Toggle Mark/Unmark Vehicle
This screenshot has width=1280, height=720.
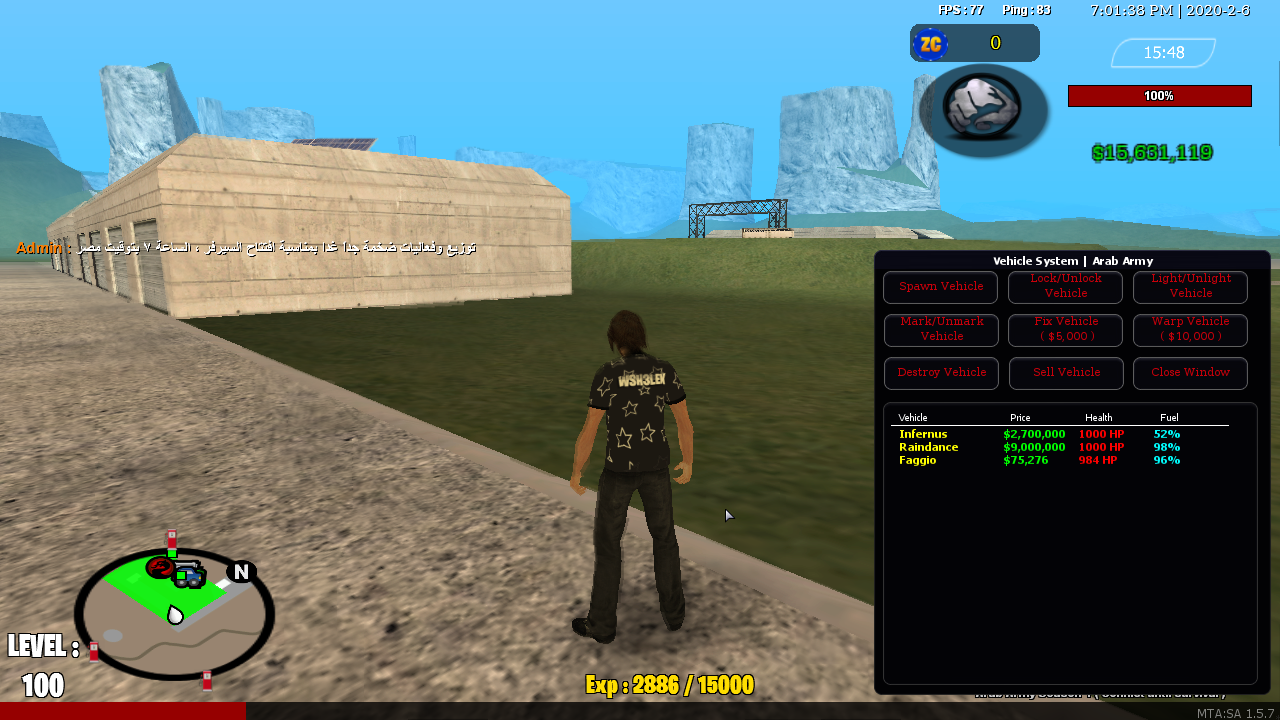click(x=940, y=330)
